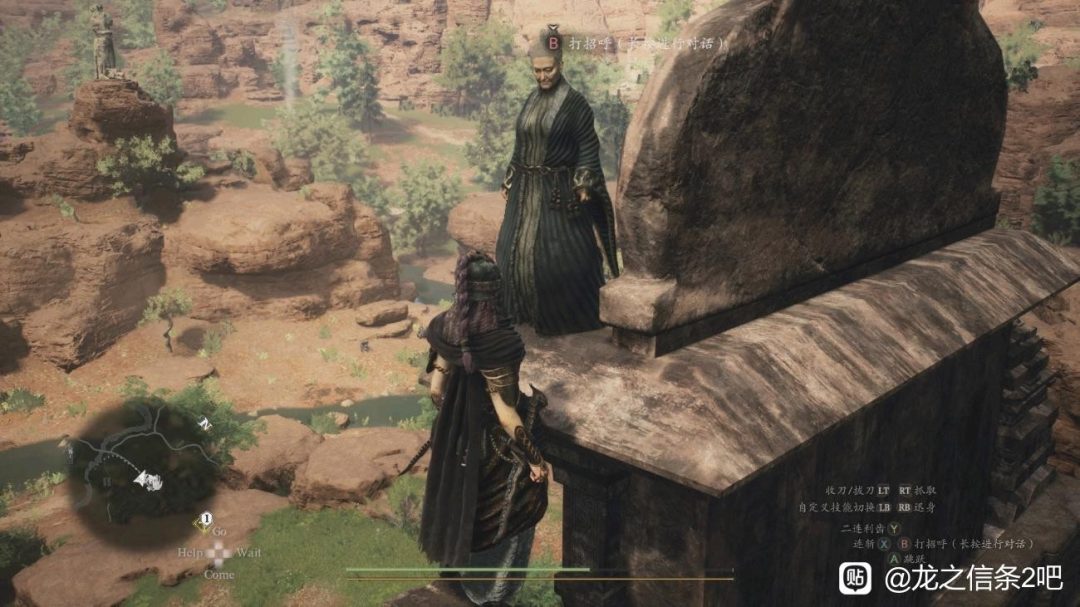Screen dimensions: 1080x607
Task: Click the Tieba logo in the watermark
Action: 855,578
